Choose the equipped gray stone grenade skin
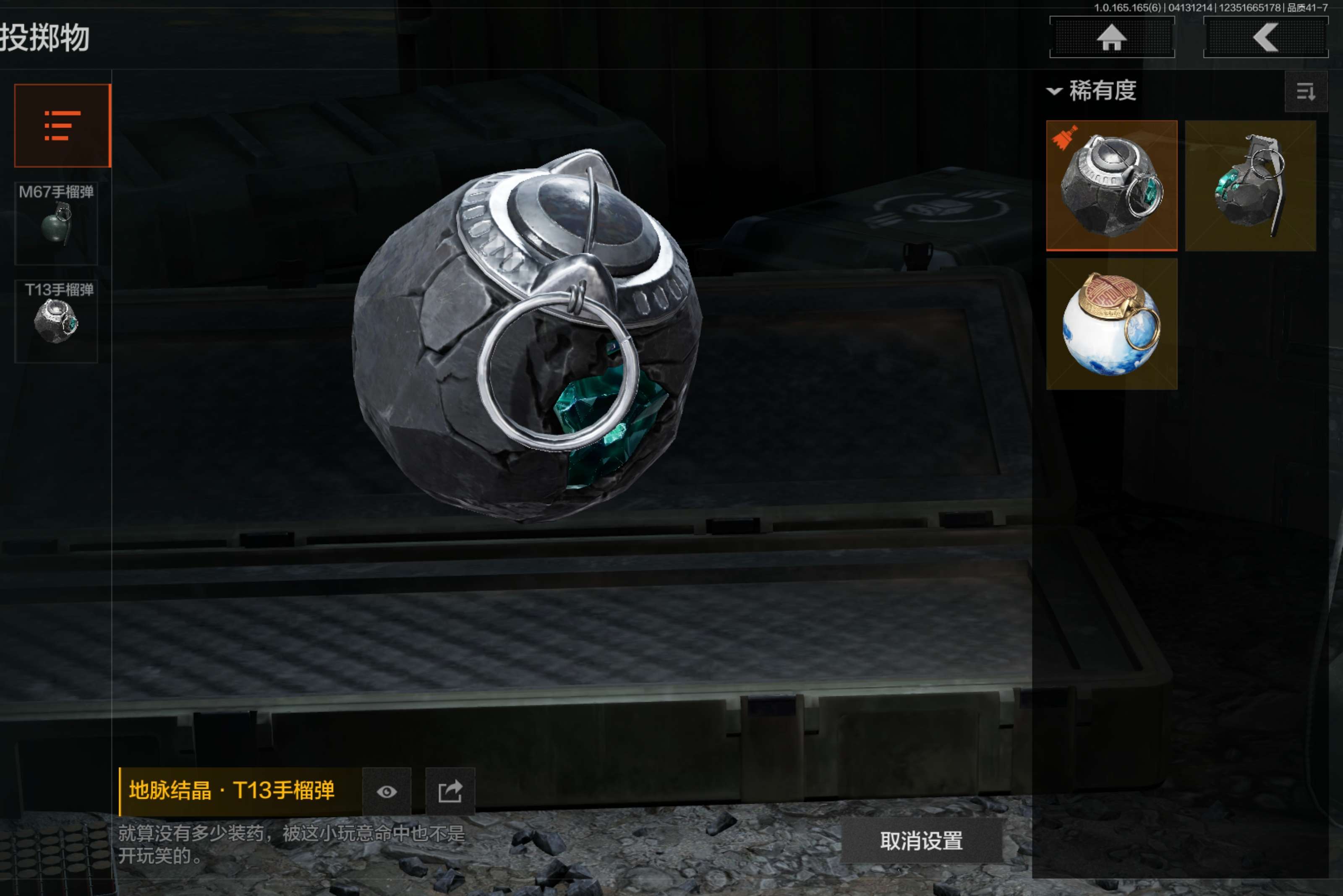 1111,185
